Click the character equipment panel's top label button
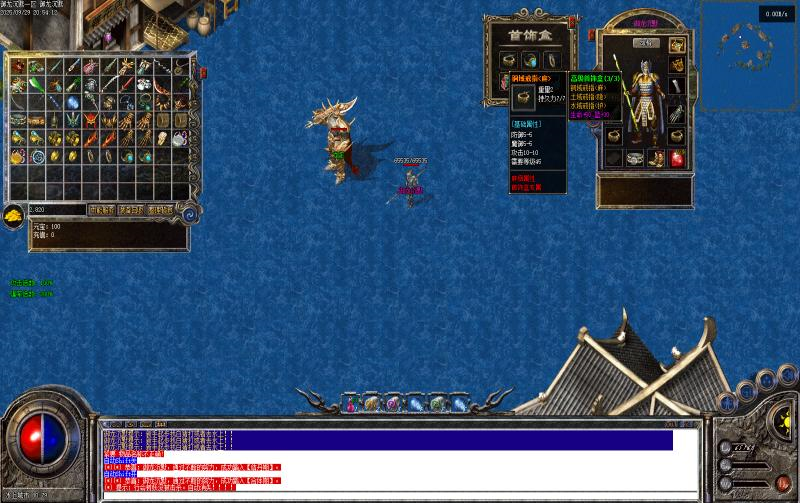Screen dimensions: 800x503 (646, 42)
